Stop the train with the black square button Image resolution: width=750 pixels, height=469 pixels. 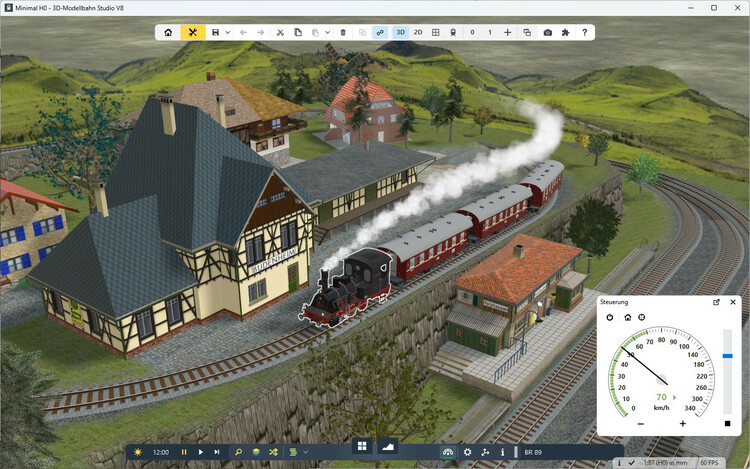click(x=727, y=422)
